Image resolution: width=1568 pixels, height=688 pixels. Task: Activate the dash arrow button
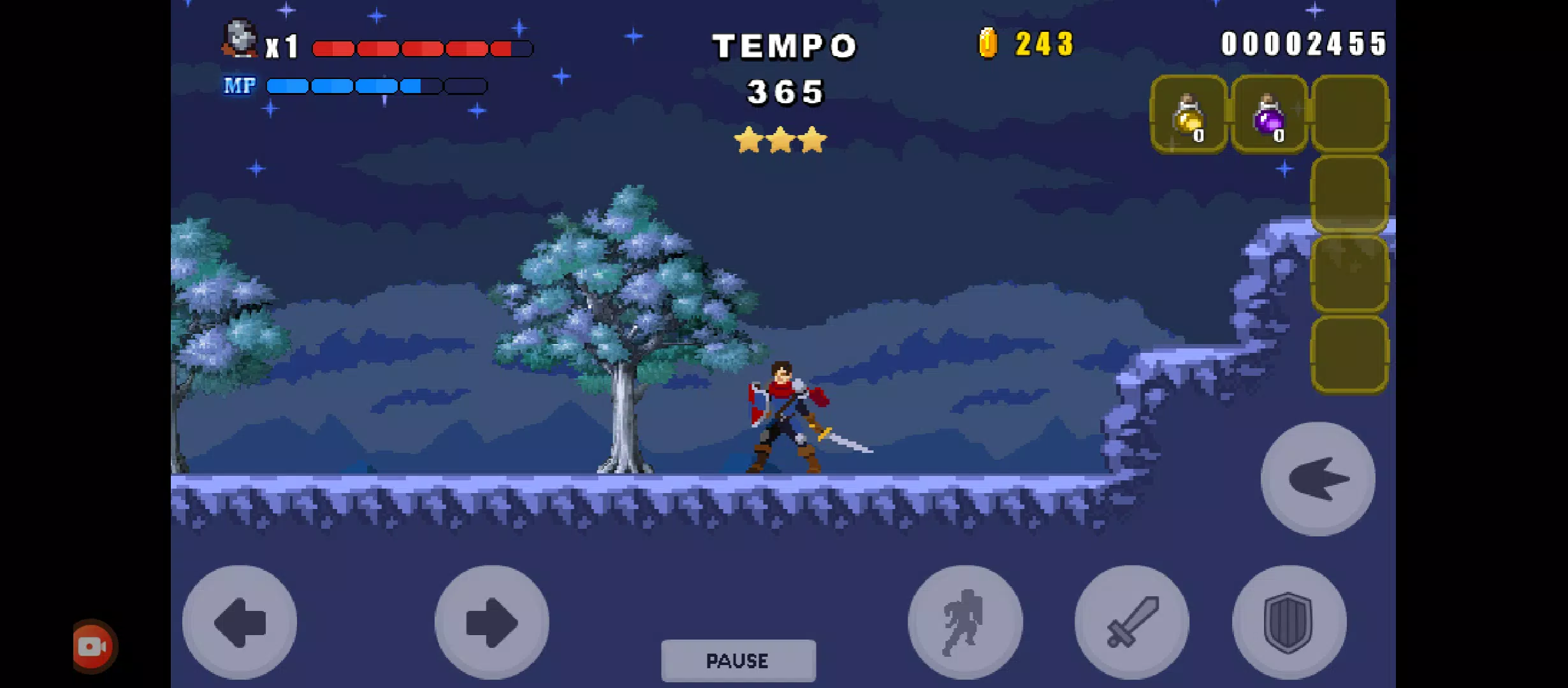click(1318, 479)
